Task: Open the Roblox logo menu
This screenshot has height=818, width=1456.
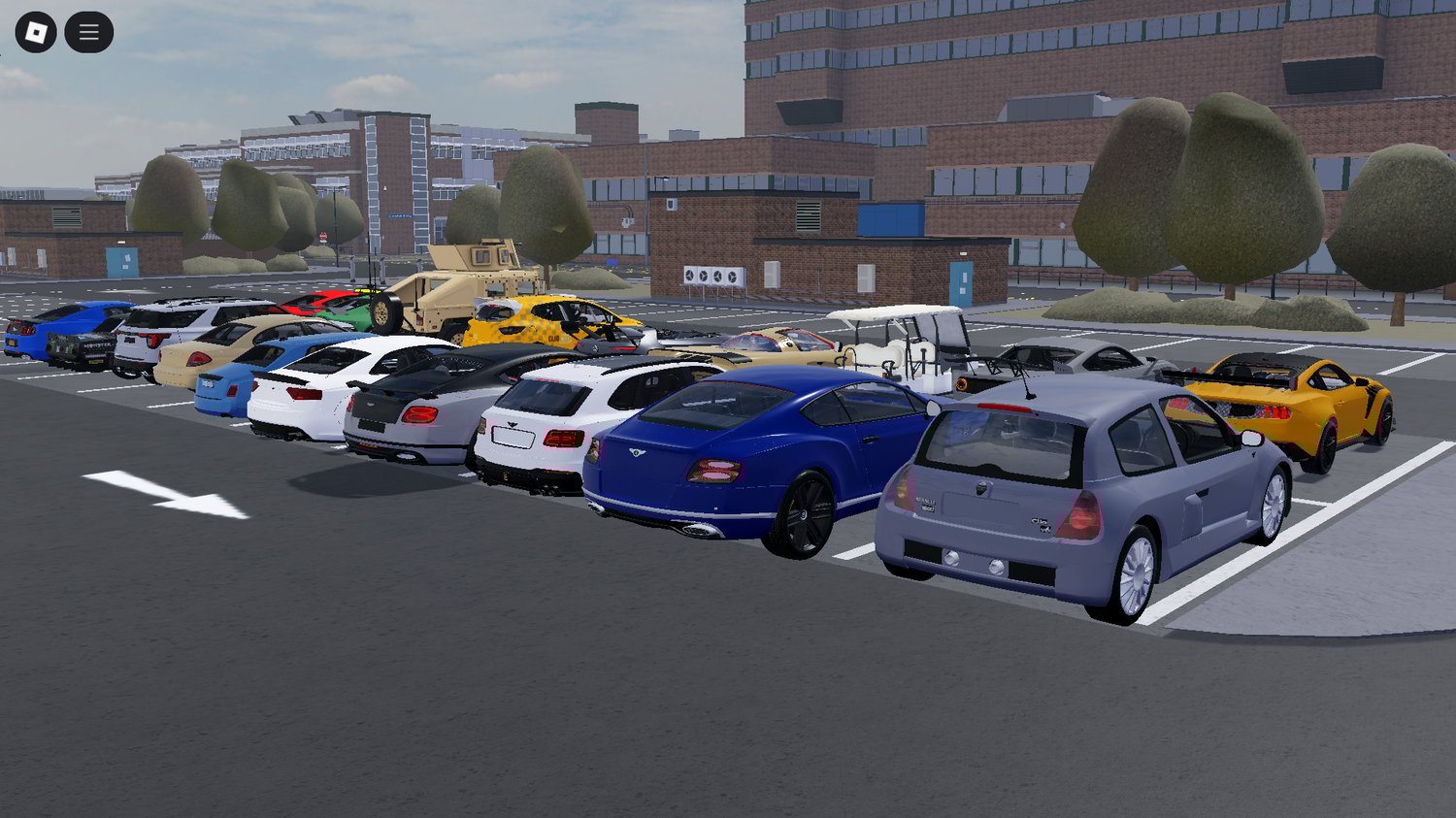Action: (x=36, y=33)
